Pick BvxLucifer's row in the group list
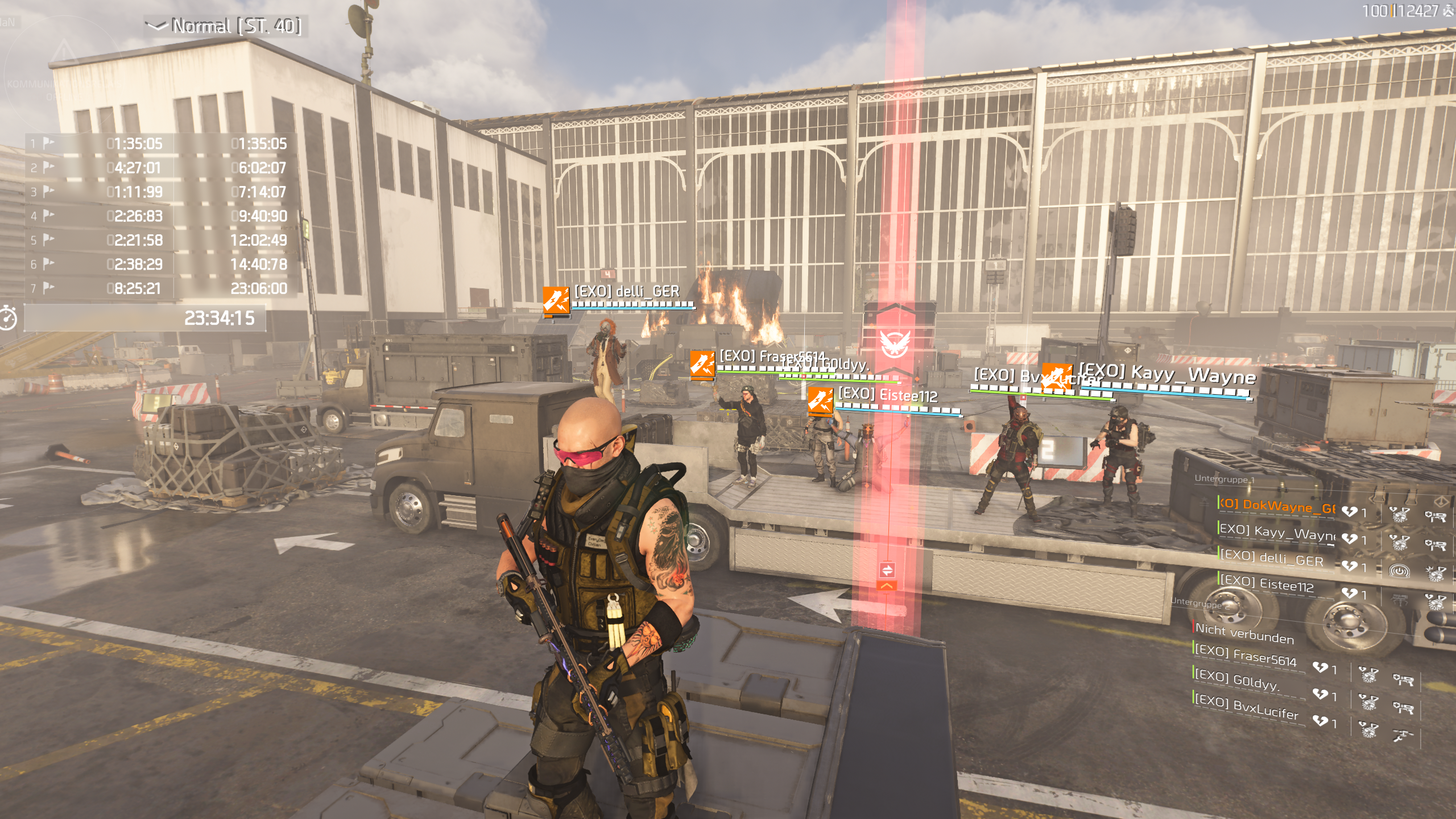The height and width of the screenshot is (819, 1456). [1247, 707]
